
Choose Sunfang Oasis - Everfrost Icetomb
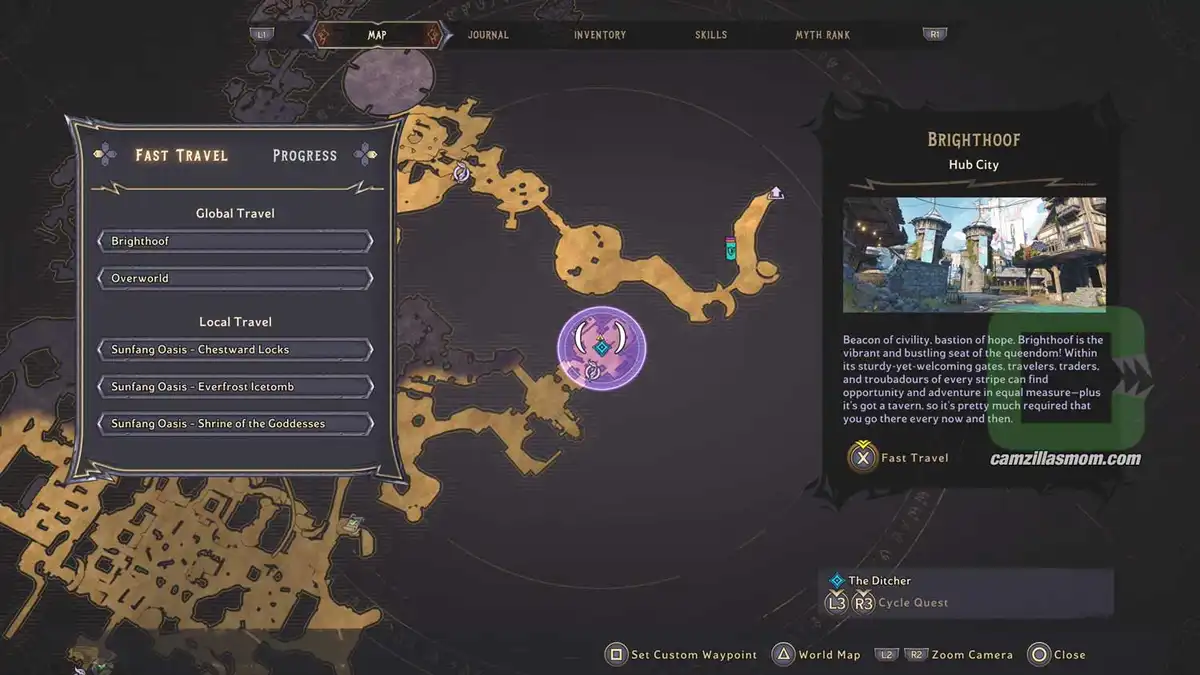[235, 387]
